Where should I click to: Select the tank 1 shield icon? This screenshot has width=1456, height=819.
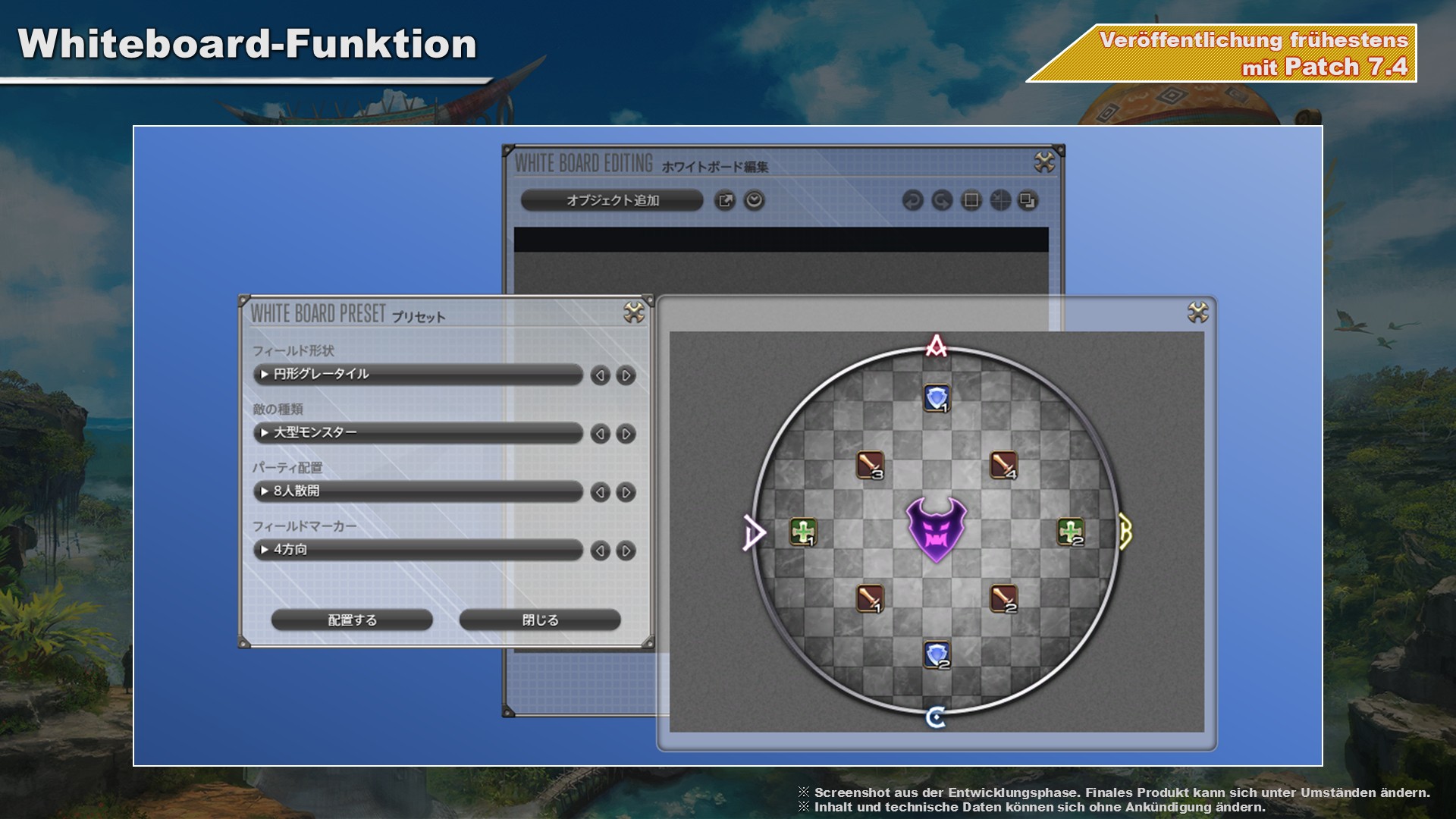937,397
